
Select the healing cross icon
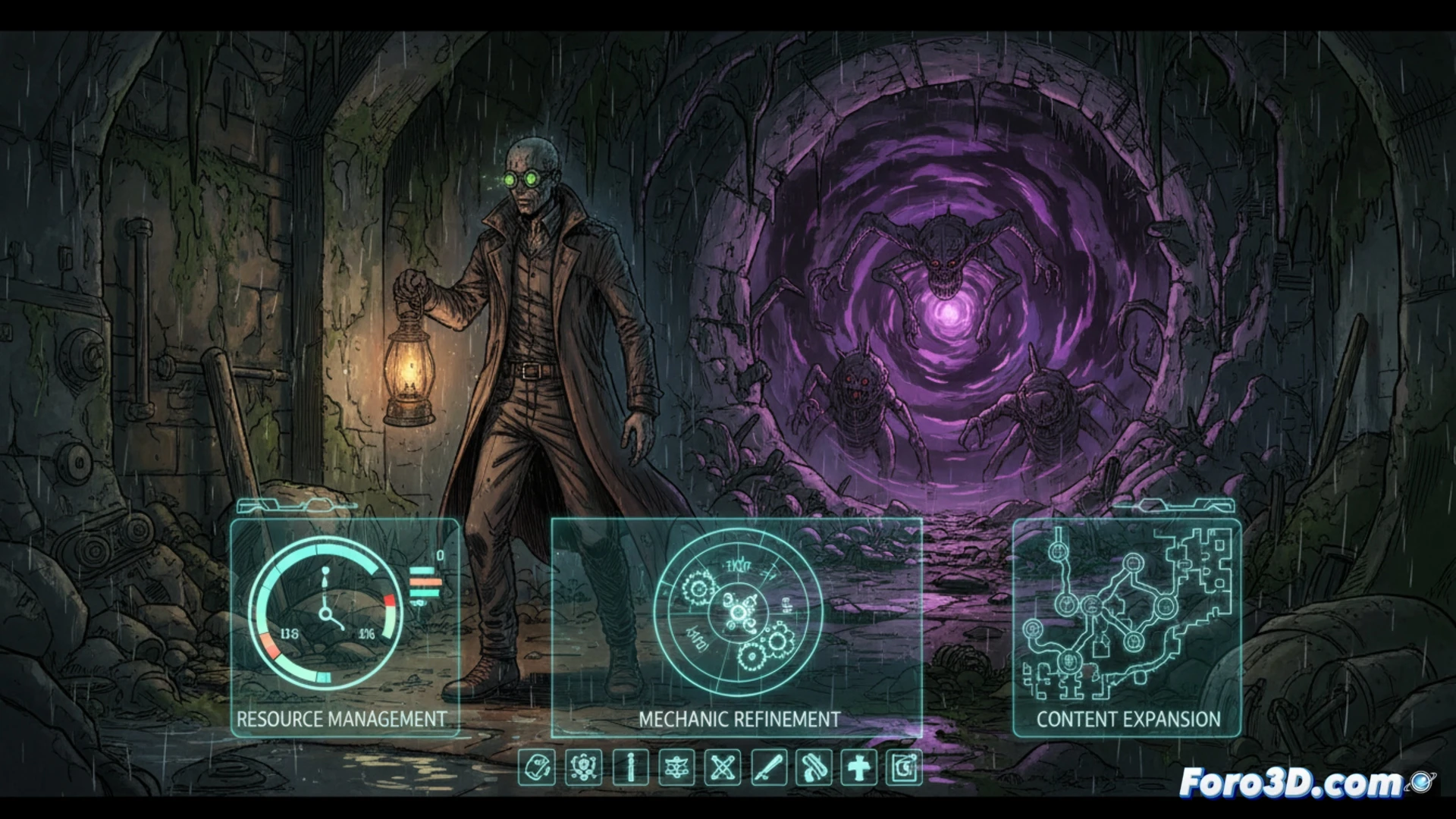click(x=858, y=768)
